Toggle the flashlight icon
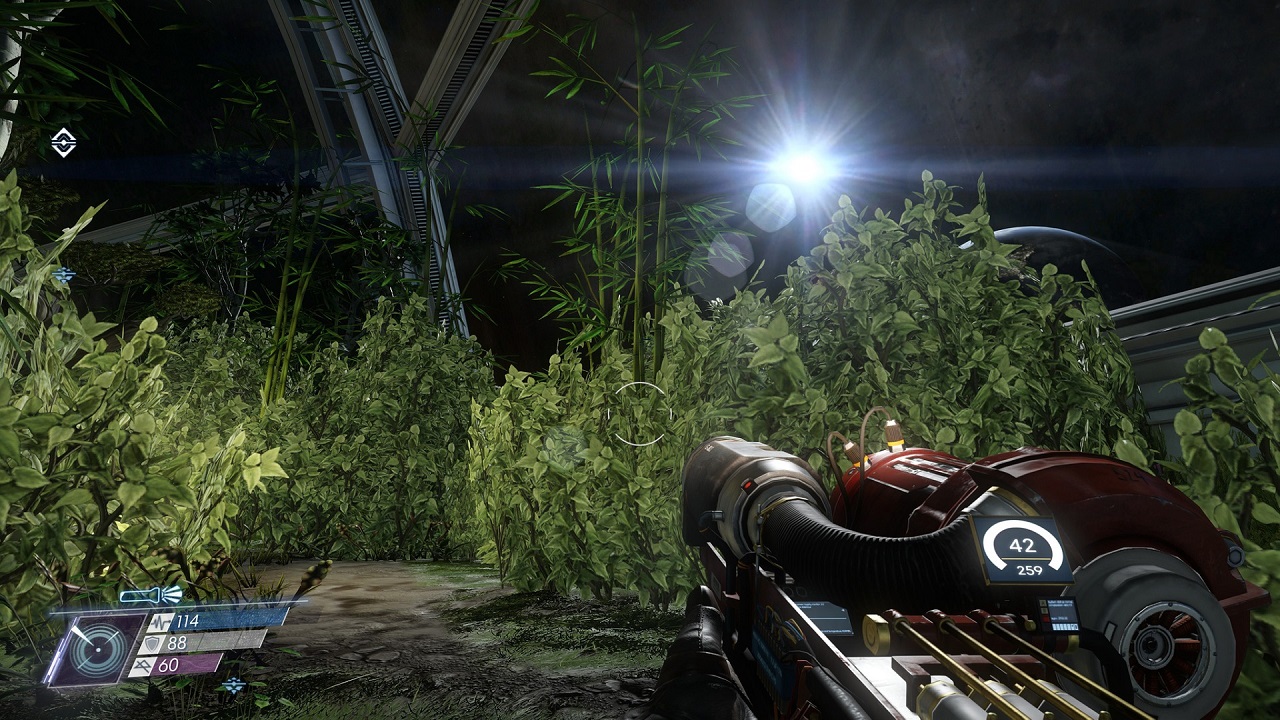Screen dimensions: 1280x720 [151, 596]
